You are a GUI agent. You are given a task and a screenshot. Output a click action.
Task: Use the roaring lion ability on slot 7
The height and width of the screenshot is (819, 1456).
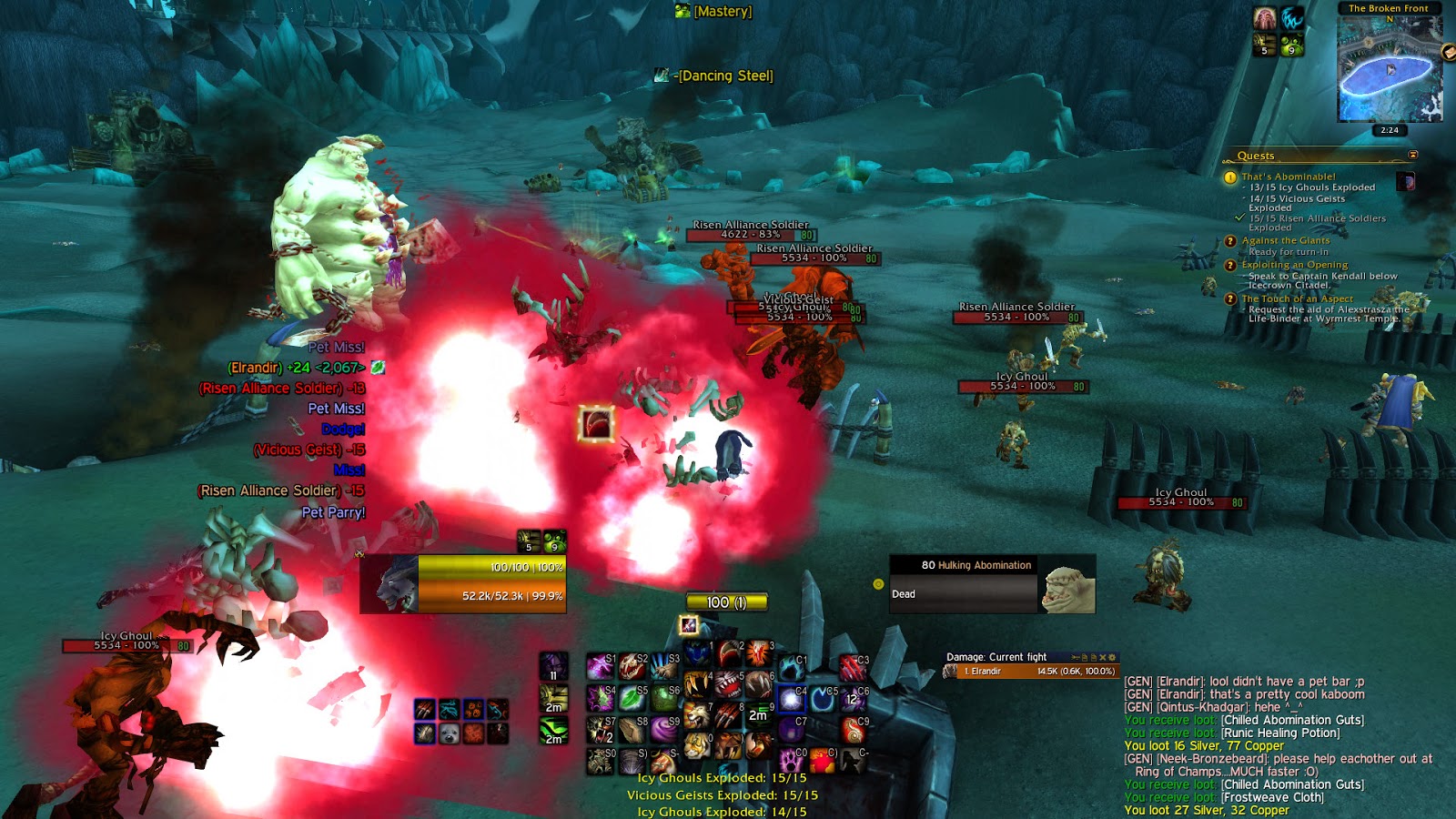click(696, 714)
